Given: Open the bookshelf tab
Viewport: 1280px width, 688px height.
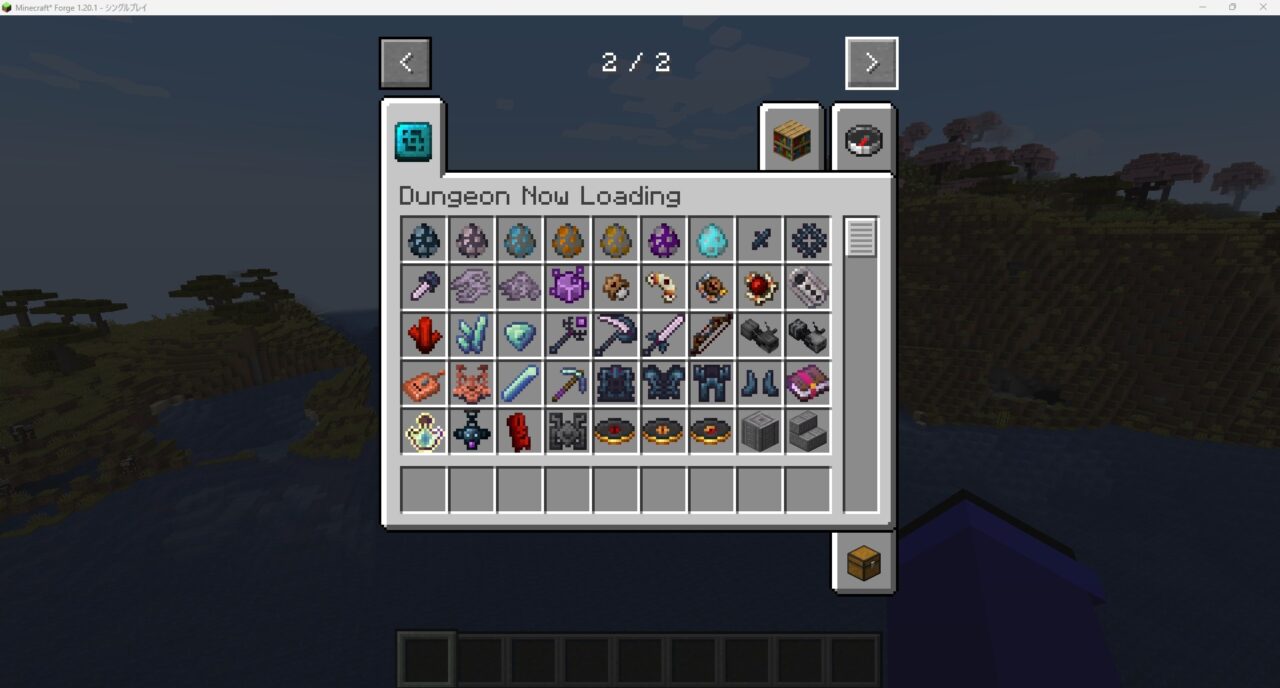Looking at the screenshot, I should pos(790,141).
